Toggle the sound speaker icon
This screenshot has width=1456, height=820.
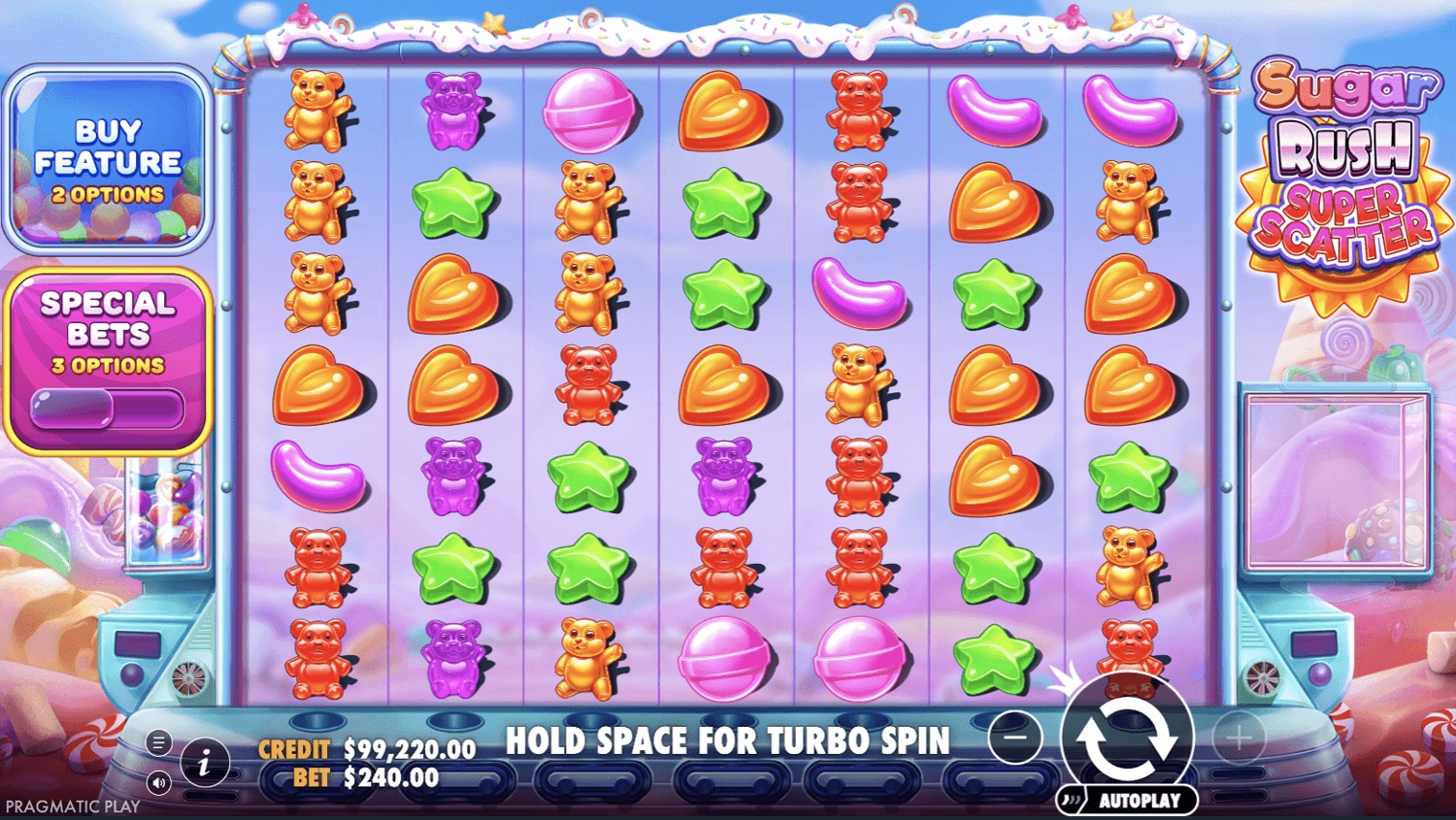(x=159, y=782)
